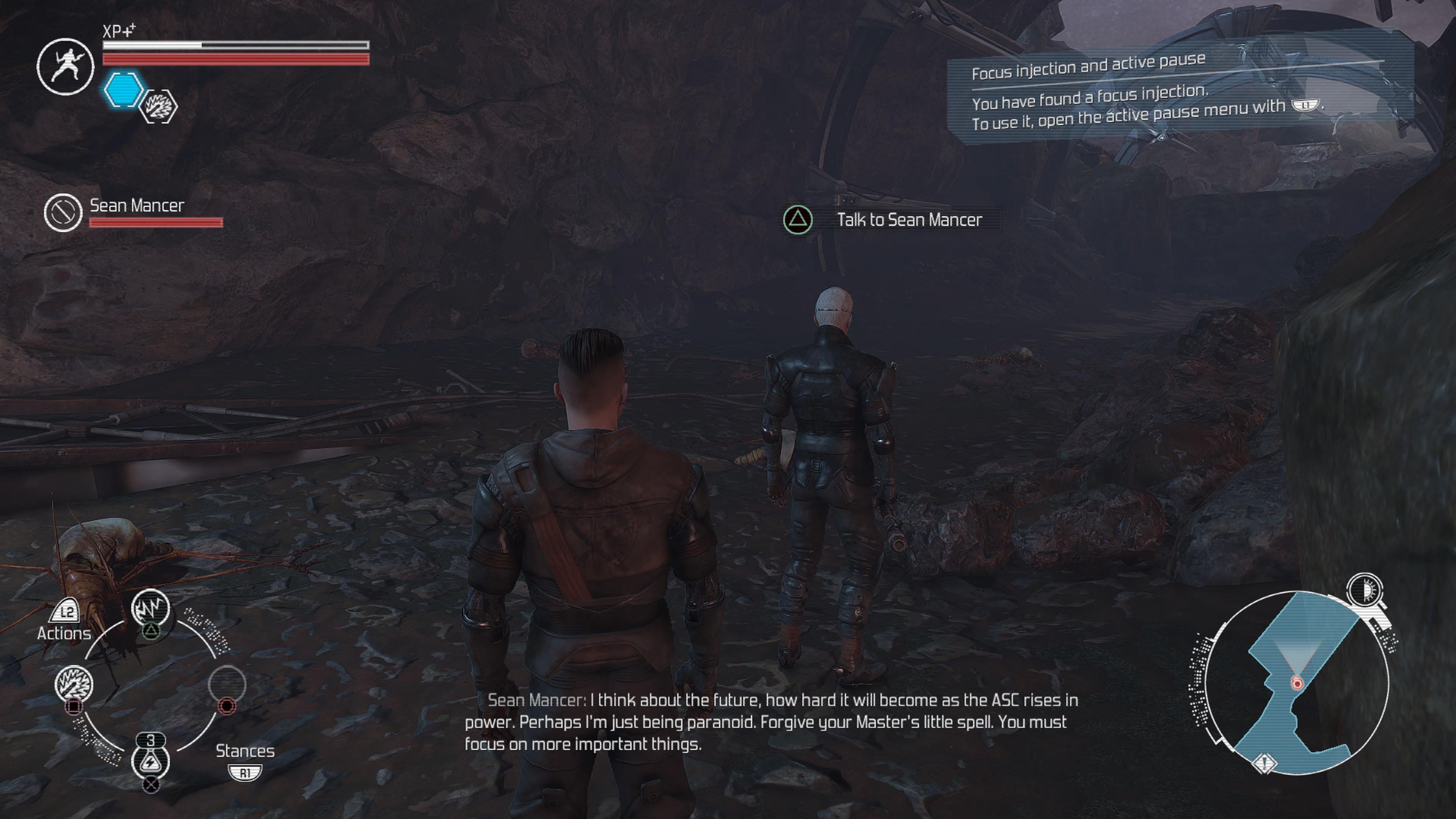Select the player combat stance portrait
The width and height of the screenshot is (1456, 819).
[66, 67]
